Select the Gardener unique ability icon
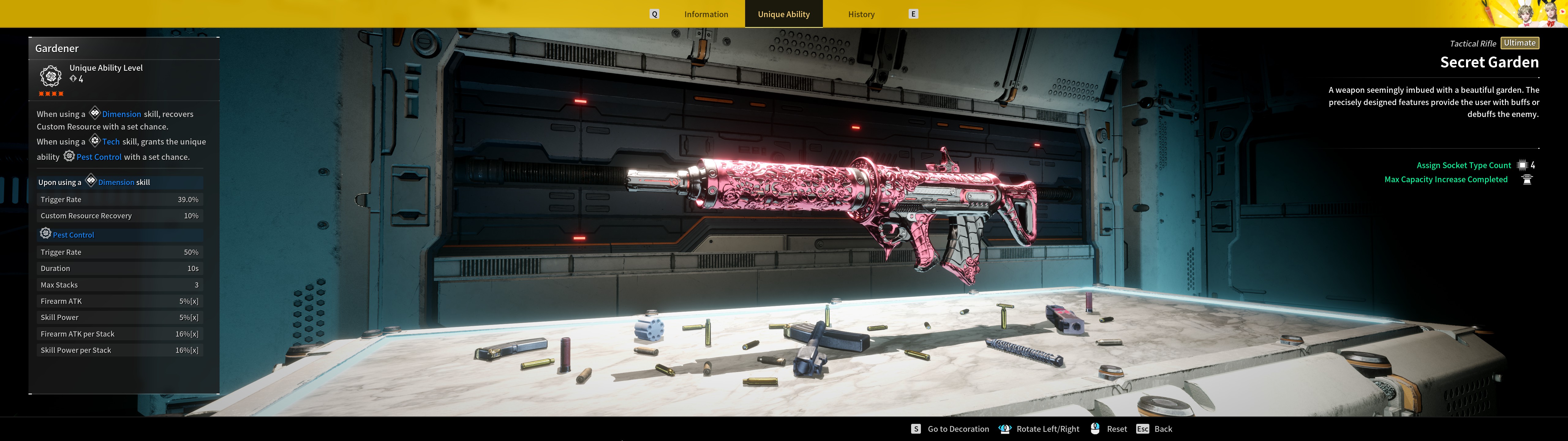The height and width of the screenshot is (441, 1568). click(51, 76)
